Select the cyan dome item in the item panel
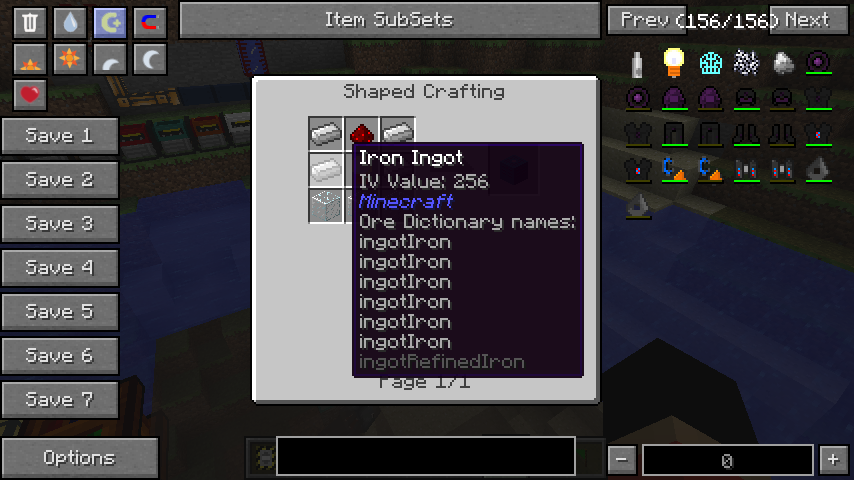The height and width of the screenshot is (480, 854). (710, 63)
